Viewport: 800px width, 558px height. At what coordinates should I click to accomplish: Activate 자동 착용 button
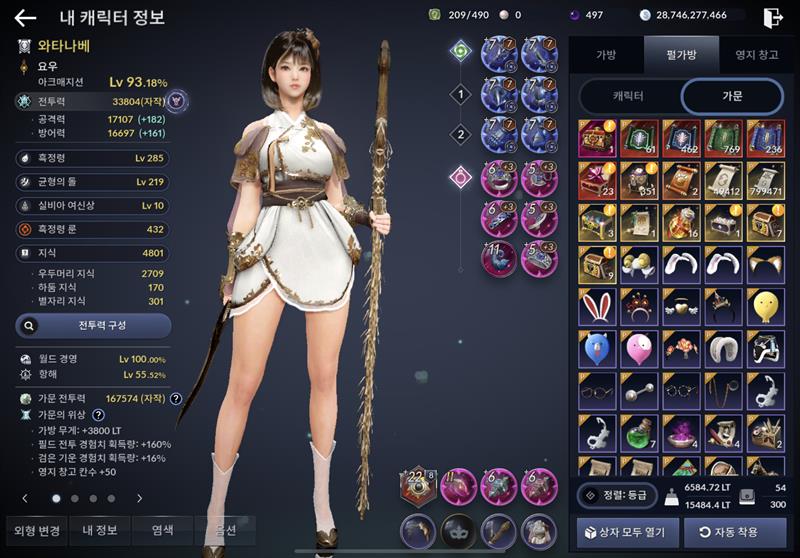click(735, 531)
